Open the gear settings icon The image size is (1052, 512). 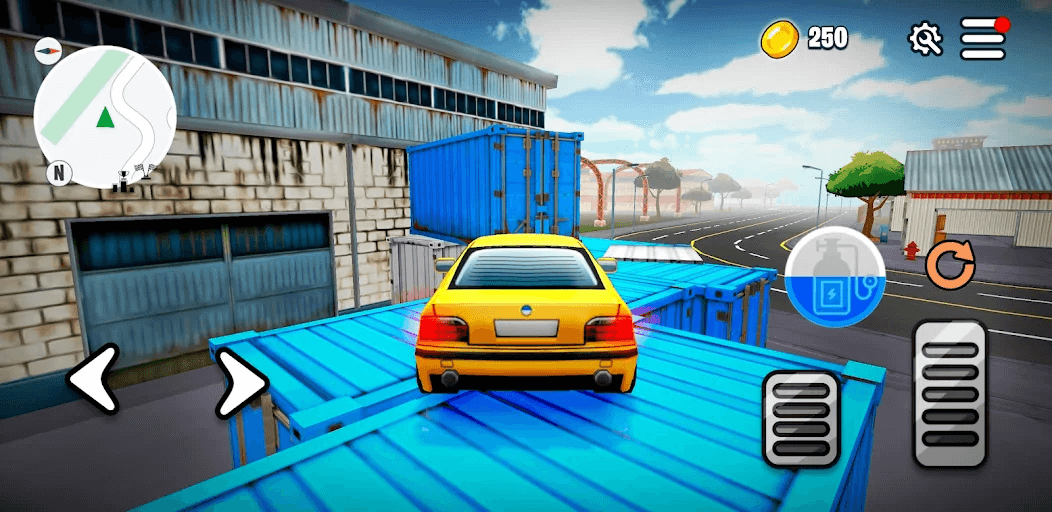(x=925, y=39)
